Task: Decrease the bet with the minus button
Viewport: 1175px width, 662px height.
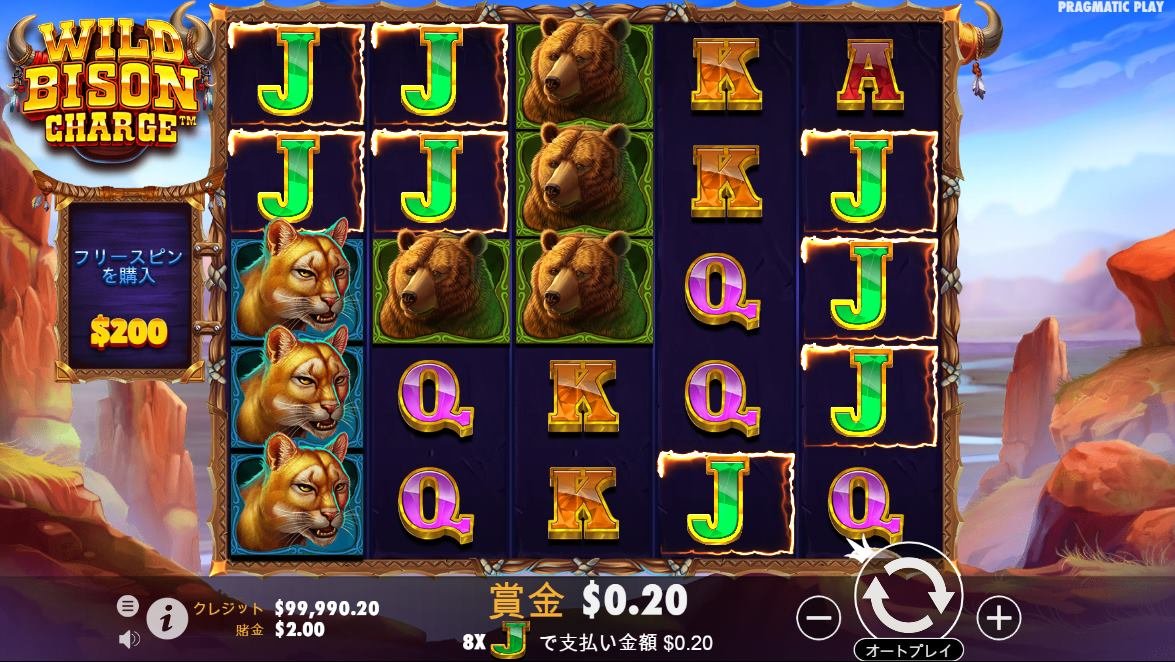Action: click(x=818, y=620)
